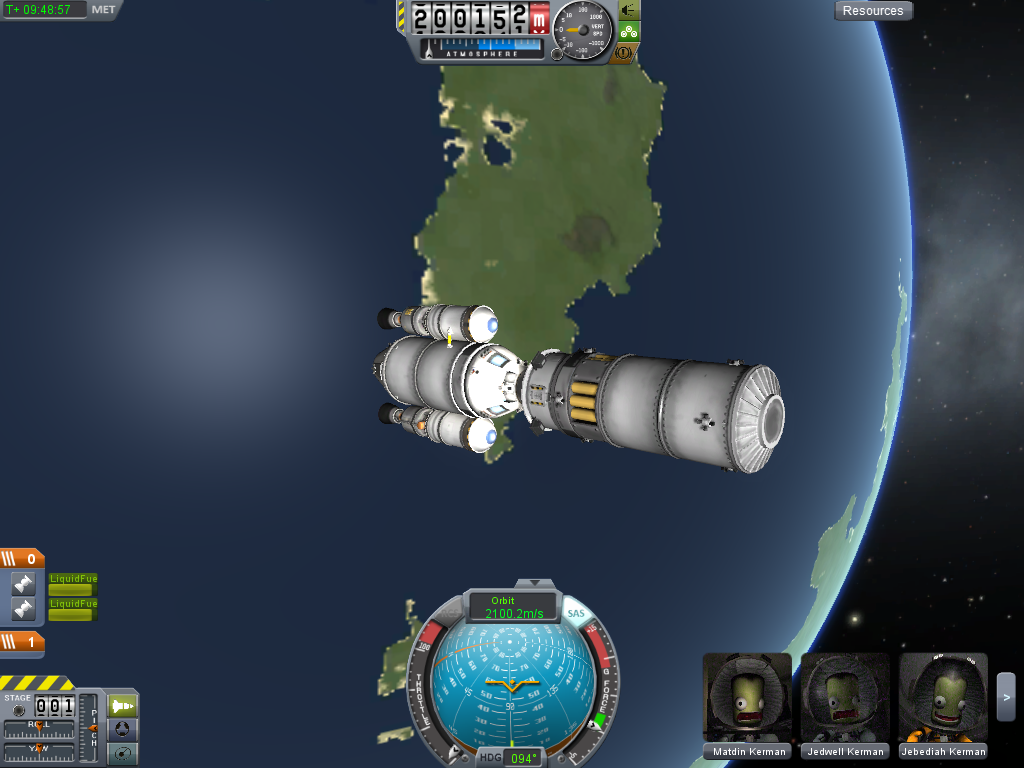Switch to staging mode rocket icon

click(122, 705)
